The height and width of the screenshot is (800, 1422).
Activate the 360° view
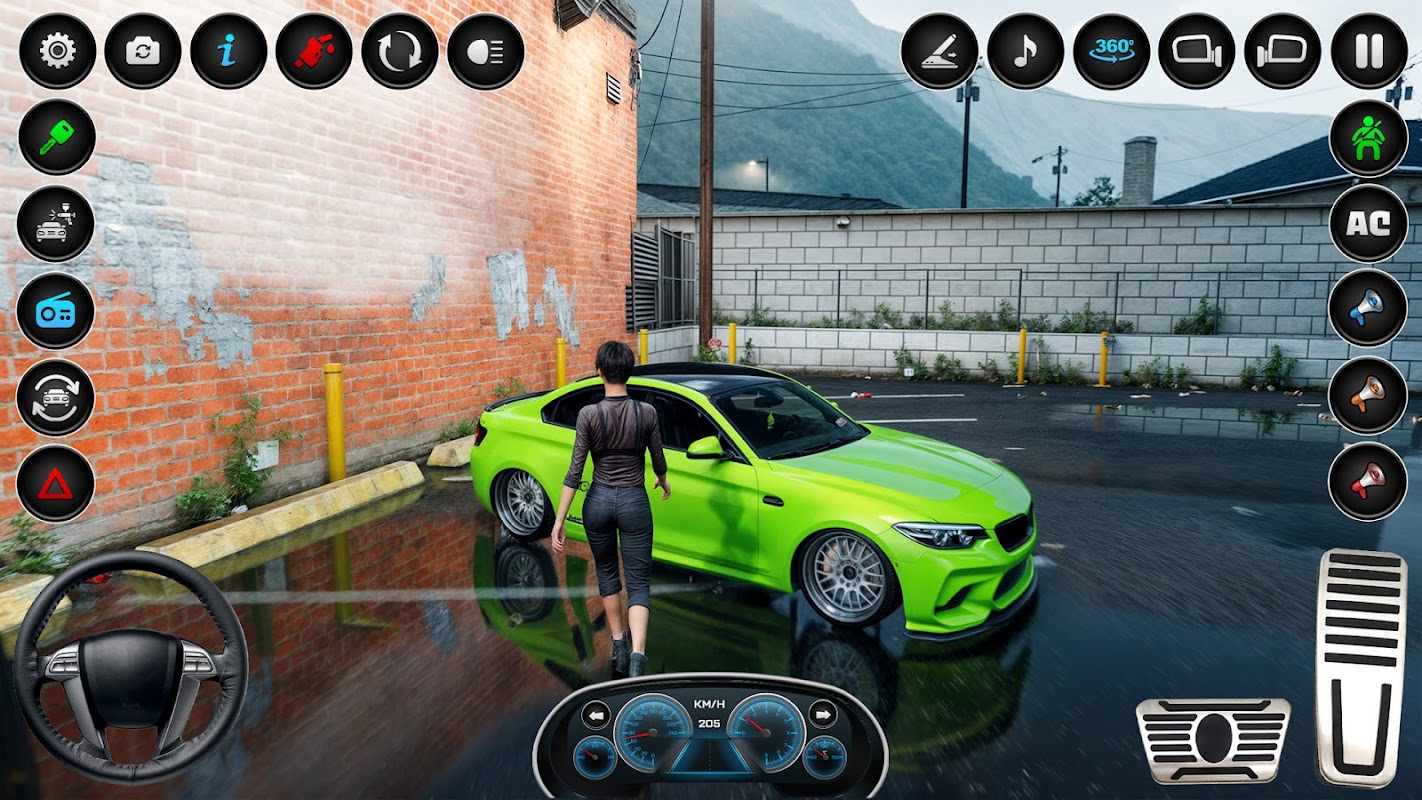tap(1111, 51)
